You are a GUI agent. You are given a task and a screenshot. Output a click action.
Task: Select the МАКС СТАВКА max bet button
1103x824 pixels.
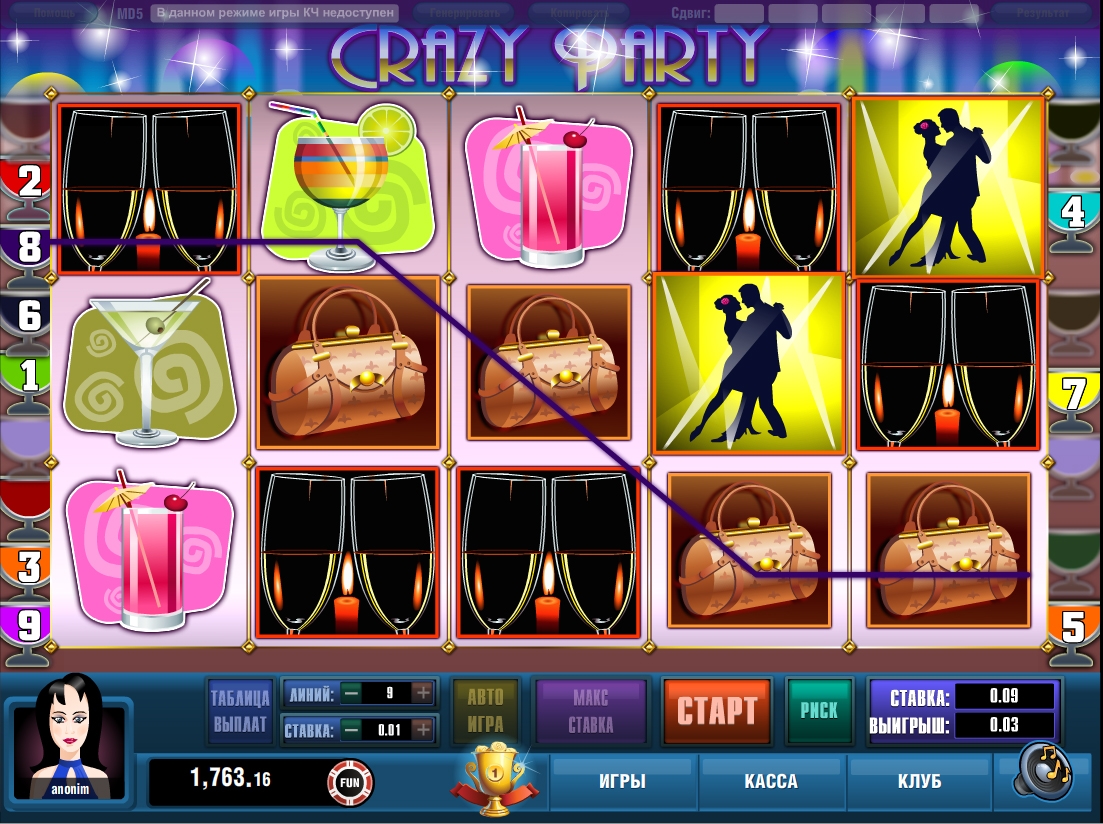click(x=591, y=710)
